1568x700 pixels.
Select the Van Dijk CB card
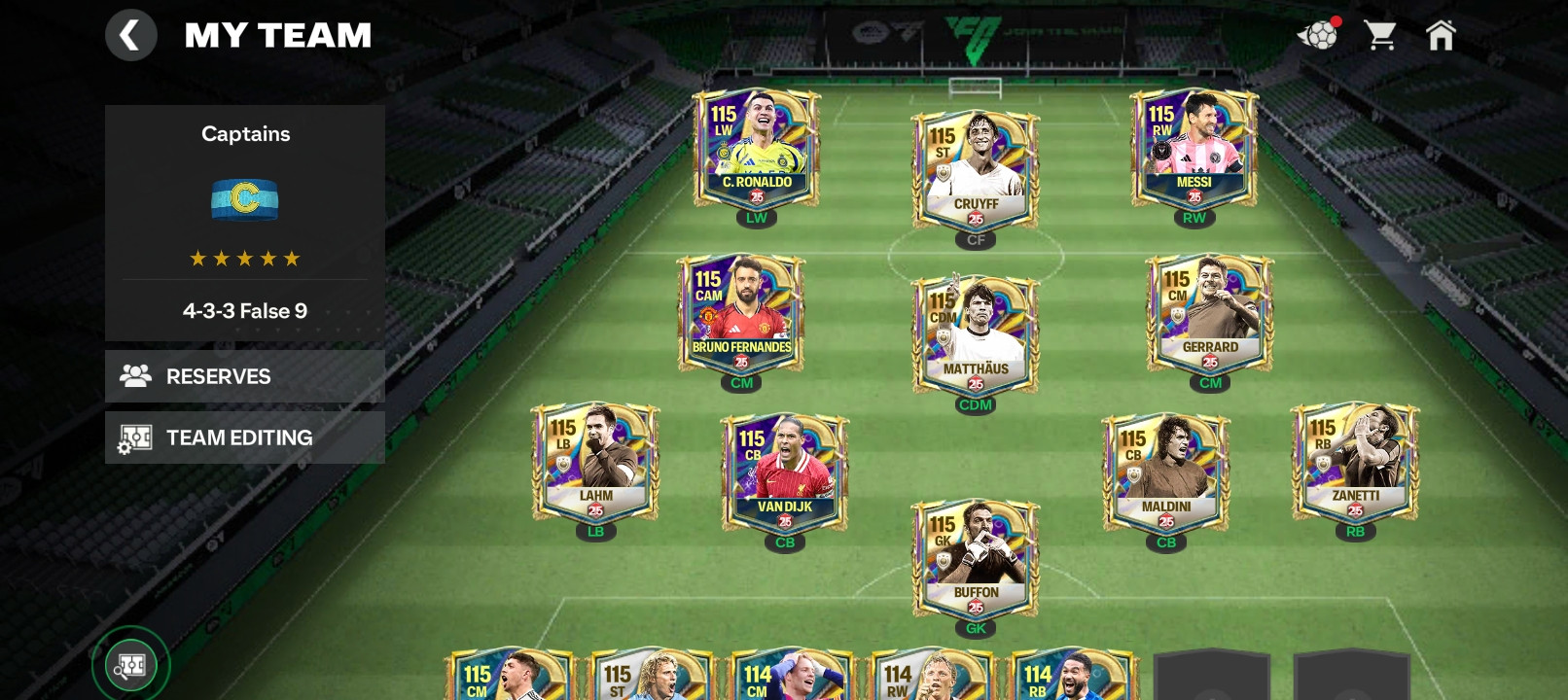tap(784, 475)
